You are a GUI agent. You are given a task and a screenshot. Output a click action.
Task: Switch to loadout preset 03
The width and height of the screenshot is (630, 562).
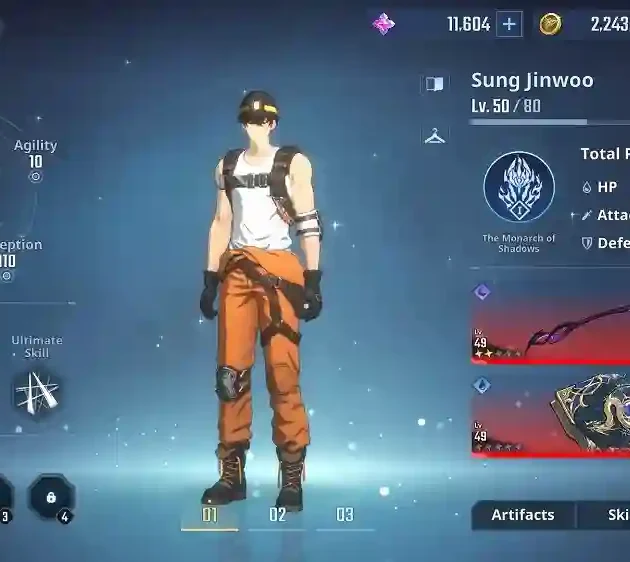[x=345, y=515]
